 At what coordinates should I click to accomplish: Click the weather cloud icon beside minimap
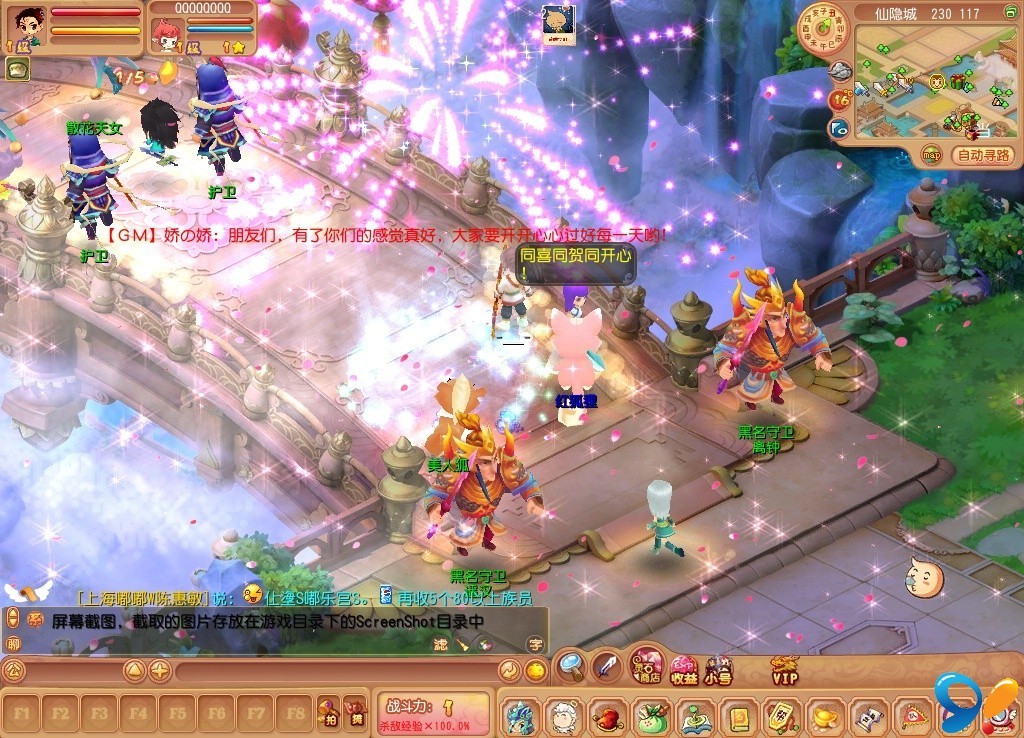840,70
